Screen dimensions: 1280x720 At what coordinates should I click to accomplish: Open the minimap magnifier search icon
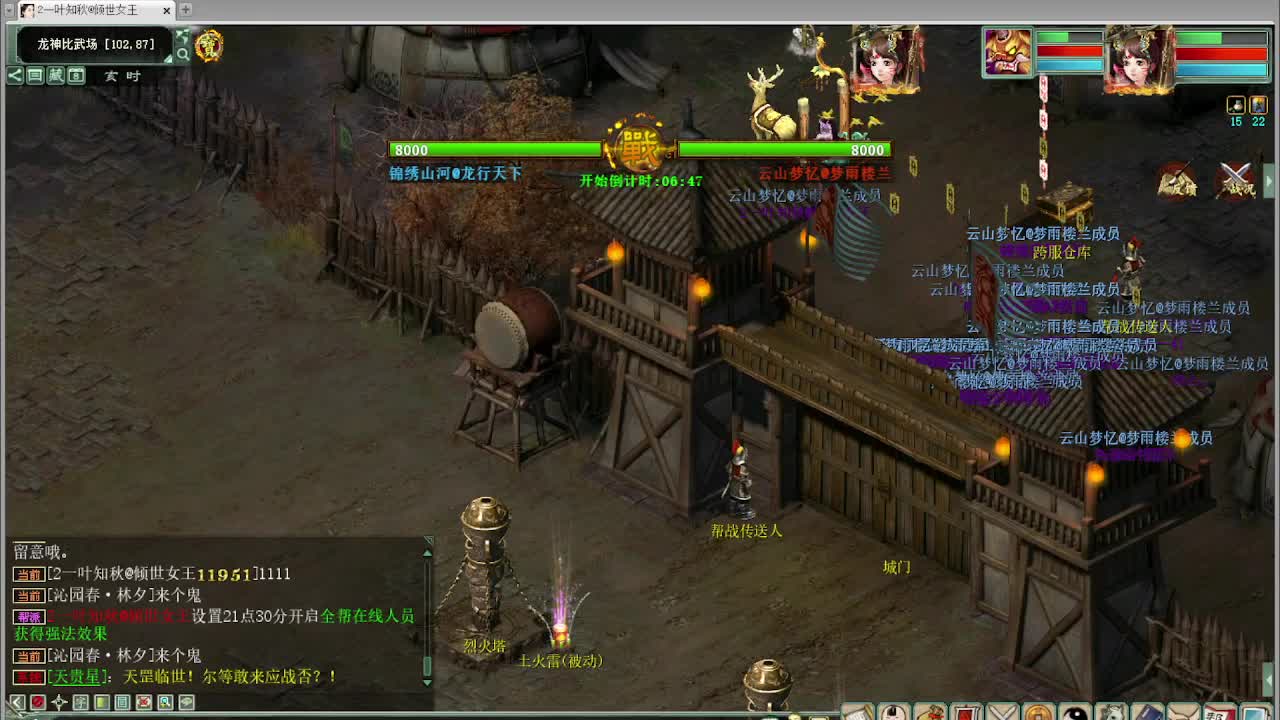[183, 53]
